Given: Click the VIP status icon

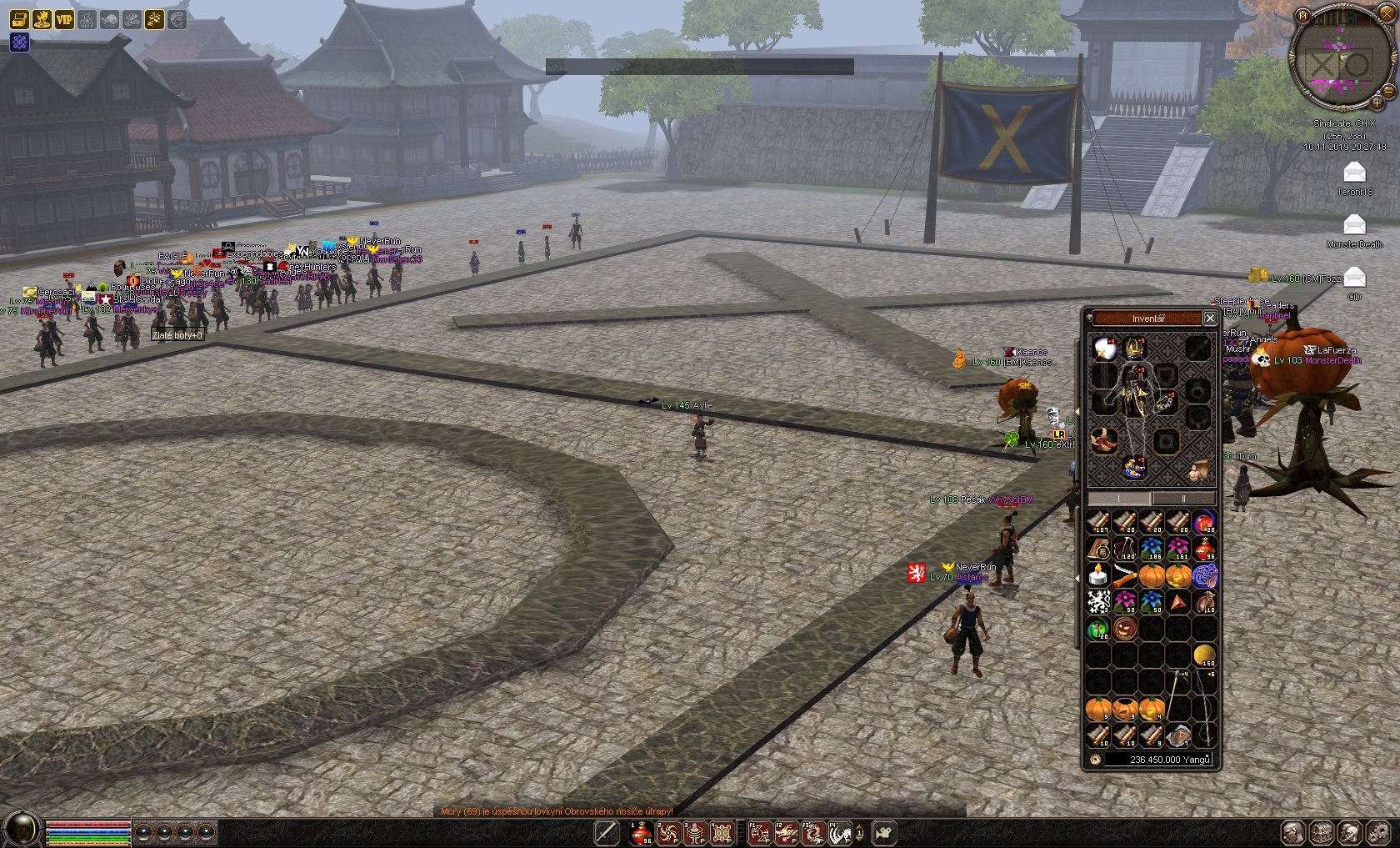Looking at the screenshot, I should point(64,19).
